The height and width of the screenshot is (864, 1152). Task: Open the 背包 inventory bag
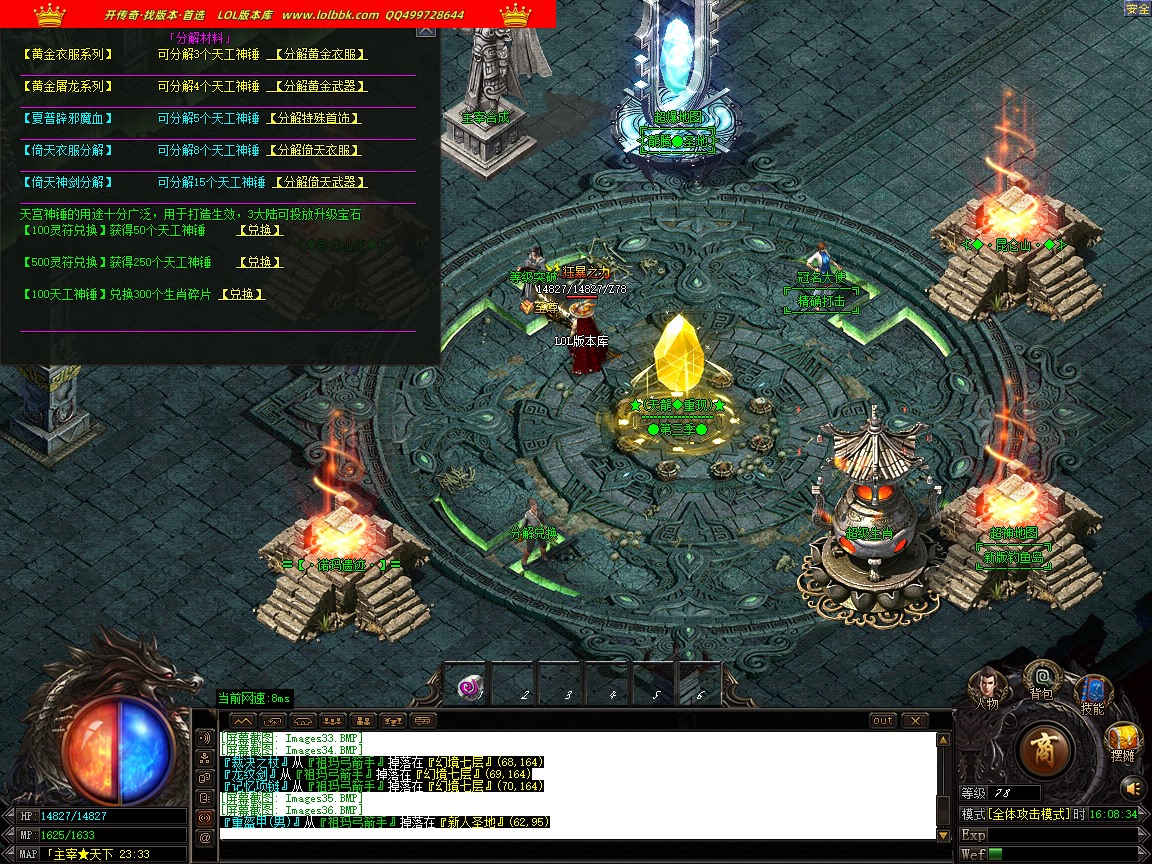click(x=1042, y=678)
